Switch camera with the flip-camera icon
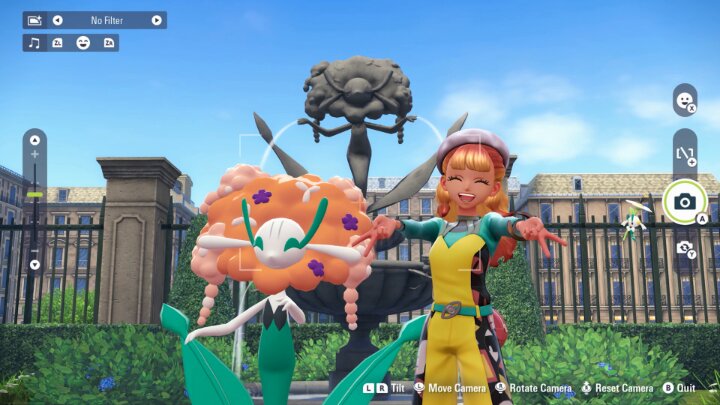The height and width of the screenshot is (405, 720). point(684,246)
